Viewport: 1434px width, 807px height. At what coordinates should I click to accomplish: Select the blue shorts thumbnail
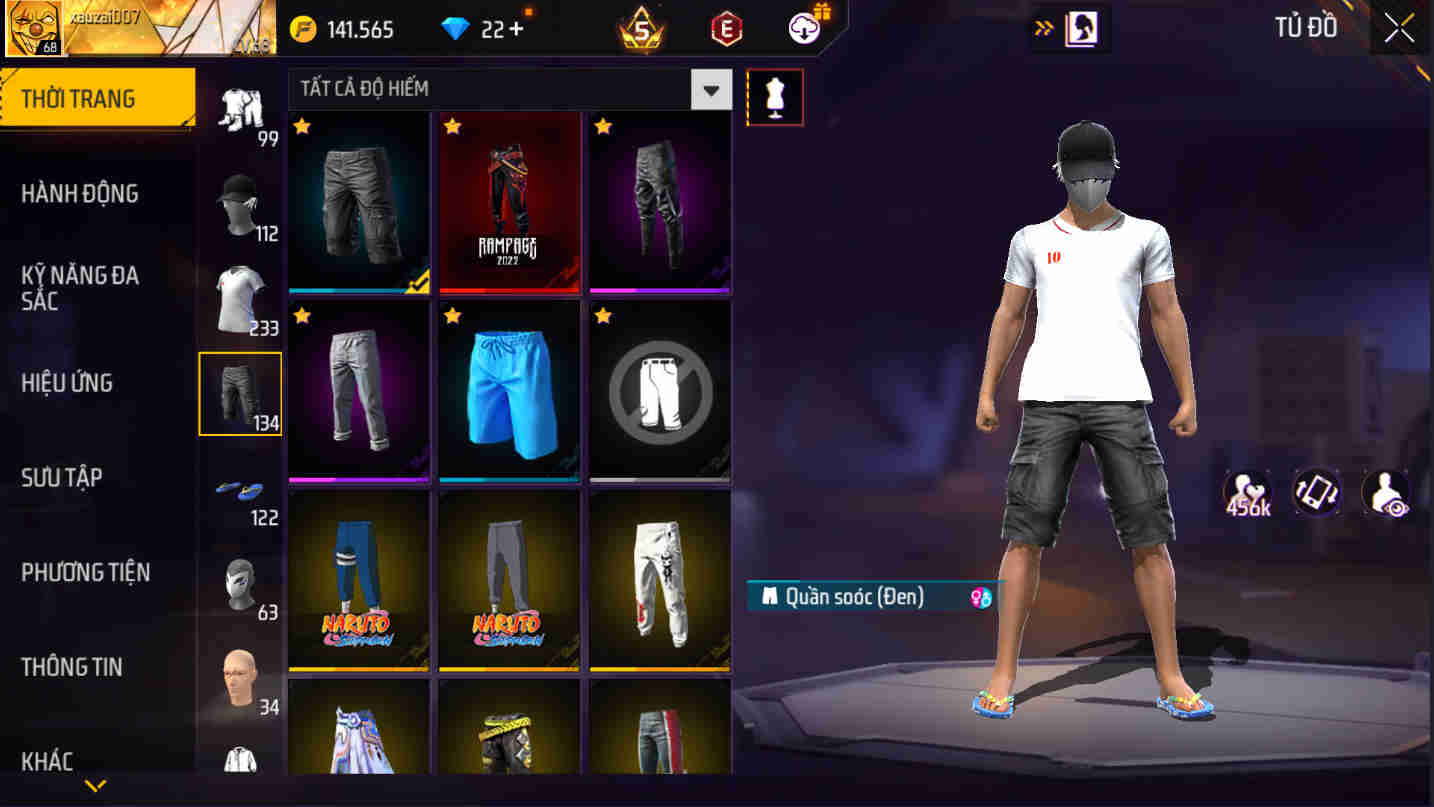[x=509, y=392]
